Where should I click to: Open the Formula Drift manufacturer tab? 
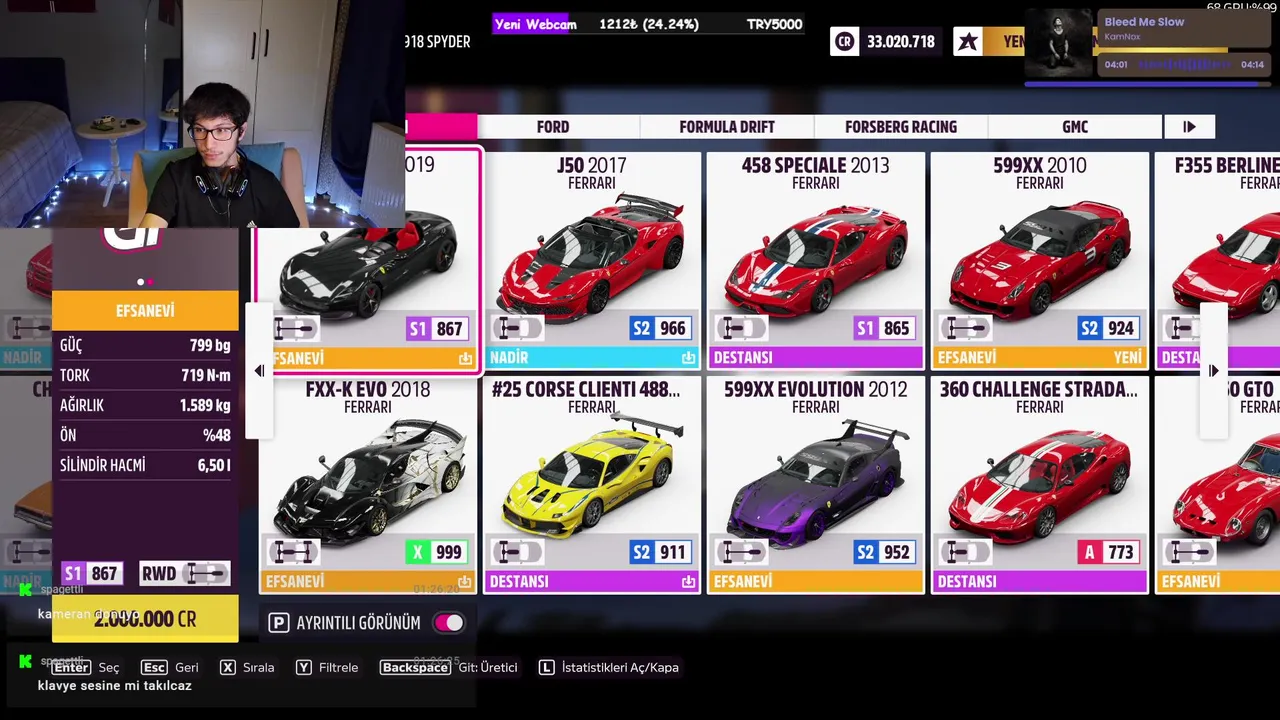tap(727, 127)
